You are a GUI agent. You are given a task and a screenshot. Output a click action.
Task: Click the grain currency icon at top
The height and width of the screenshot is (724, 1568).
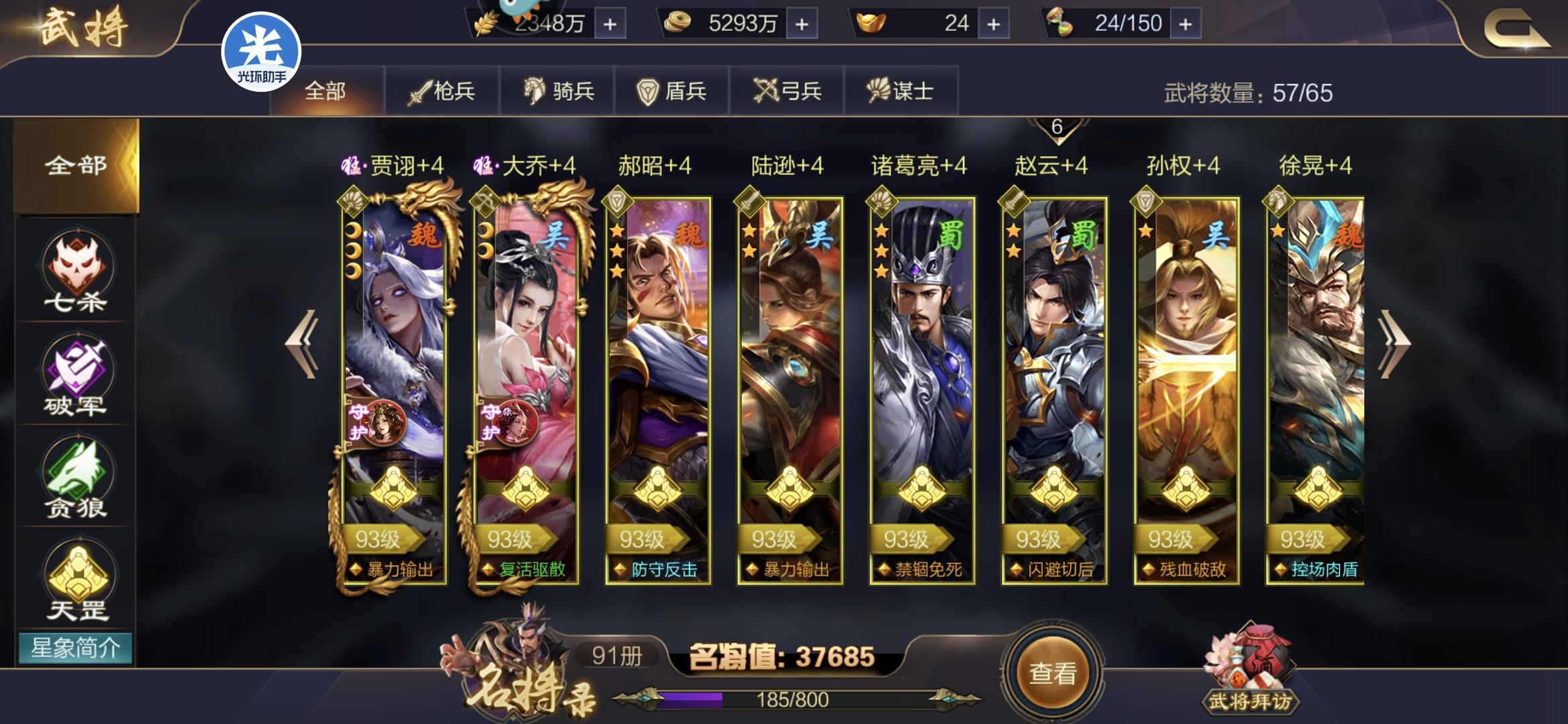(486, 22)
